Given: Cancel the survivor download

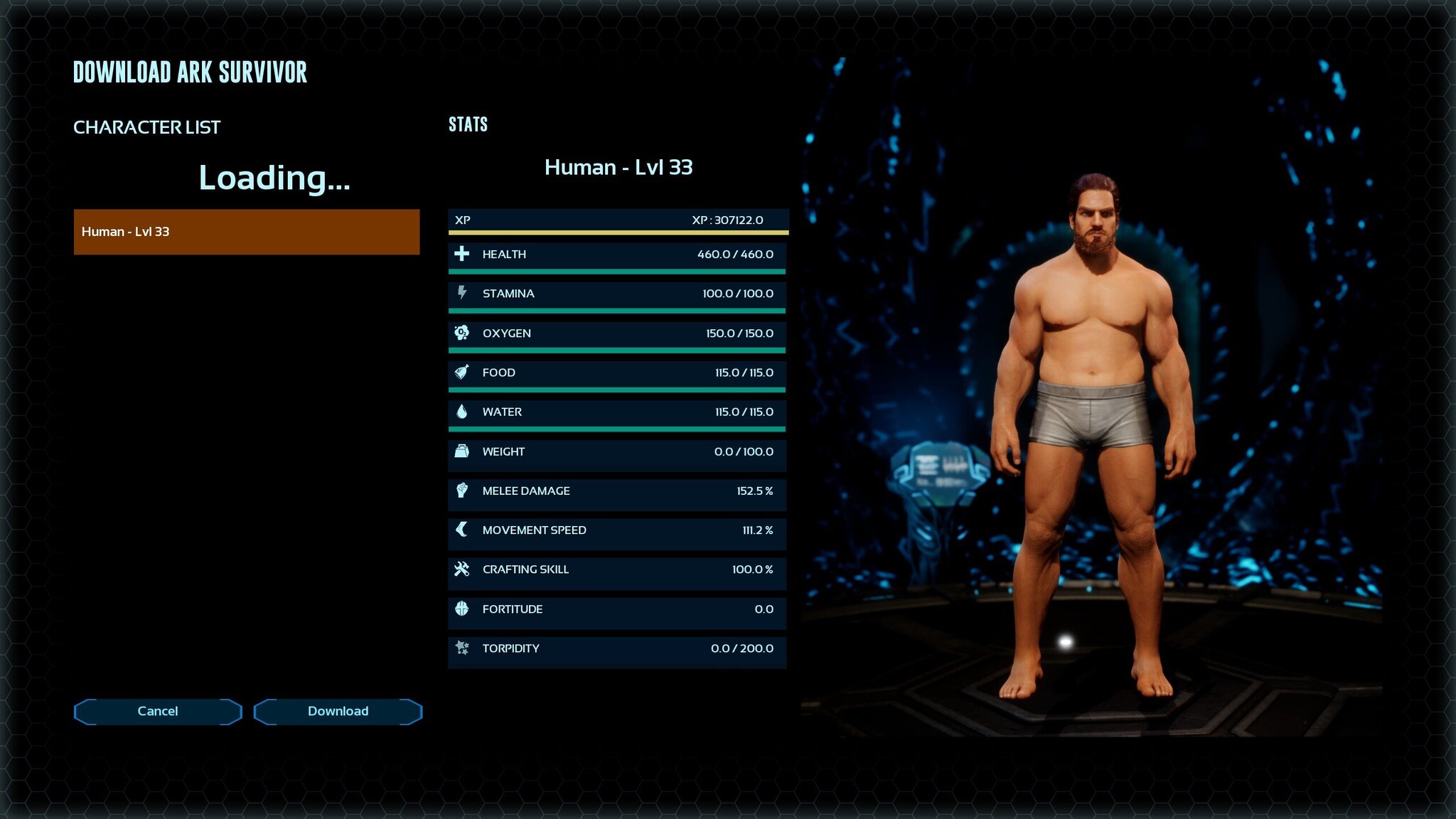Looking at the screenshot, I should [x=158, y=711].
